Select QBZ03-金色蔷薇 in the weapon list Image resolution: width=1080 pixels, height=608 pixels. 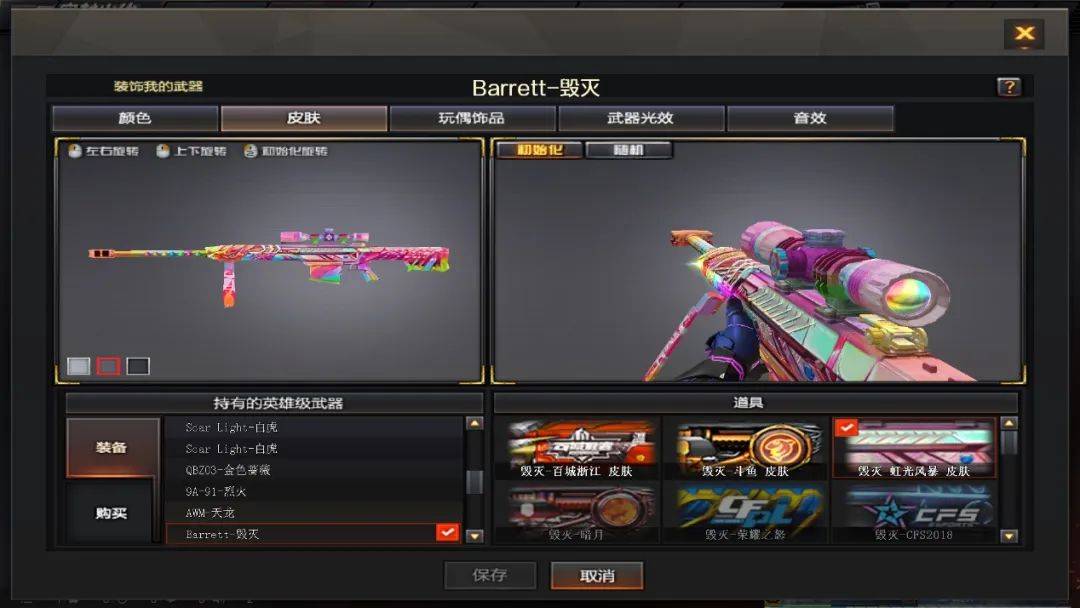[313, 470]
